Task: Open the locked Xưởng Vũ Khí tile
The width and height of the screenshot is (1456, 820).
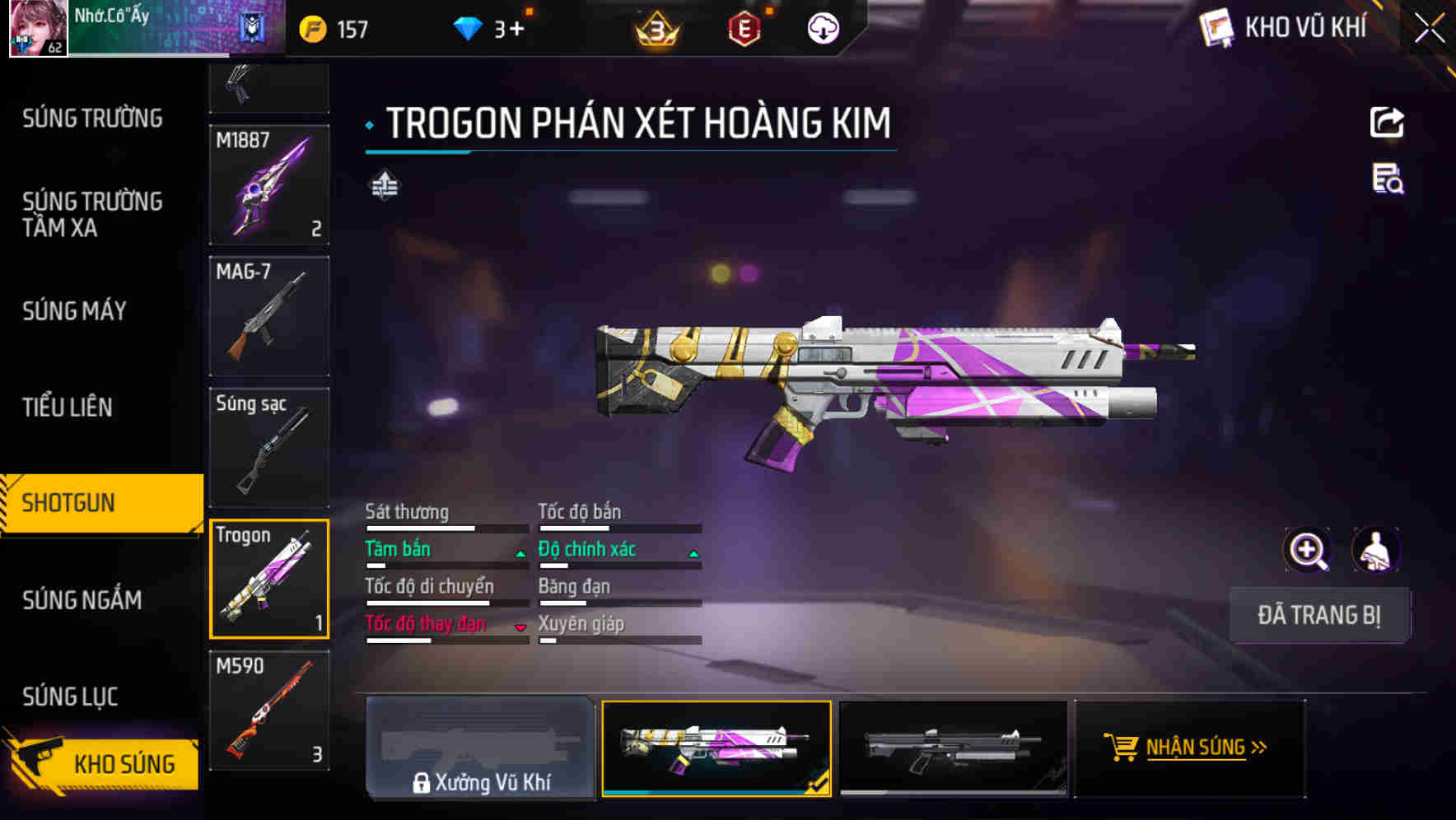Action: click(480, 748)
